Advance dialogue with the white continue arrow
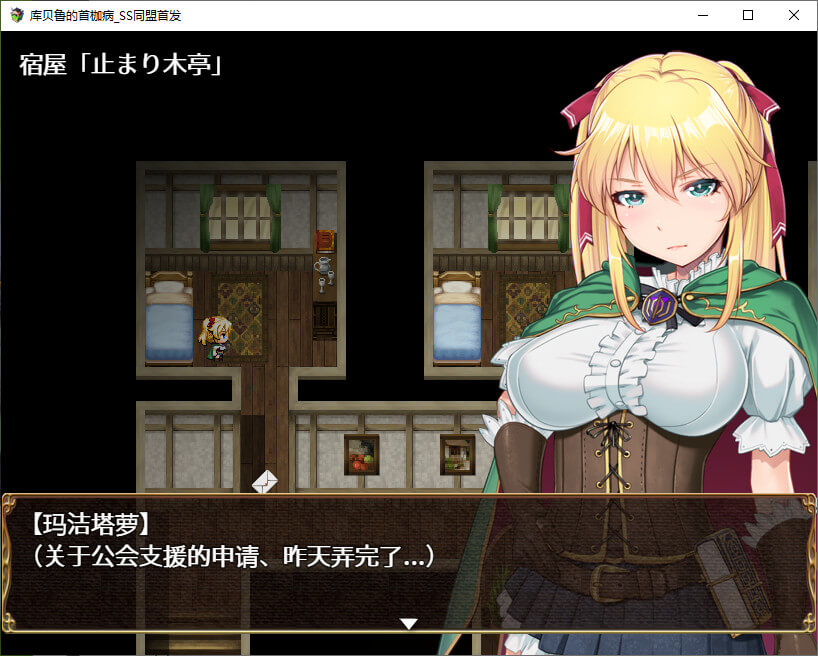The height and width of the screenshot is (656, 818). point(408,624)
